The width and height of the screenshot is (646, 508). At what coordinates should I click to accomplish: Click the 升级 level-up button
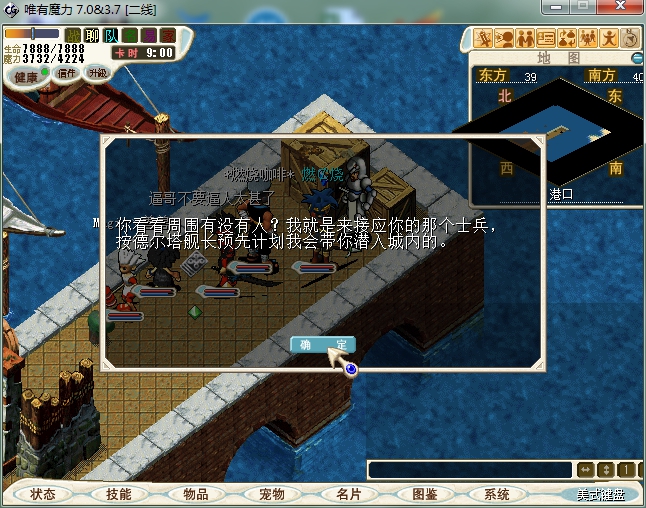[97, 73]
